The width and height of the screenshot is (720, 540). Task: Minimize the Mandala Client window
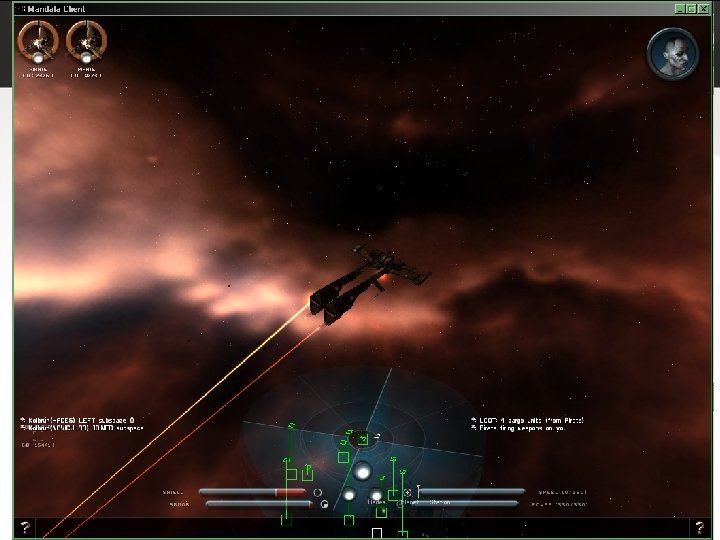(x=680, y=9)
